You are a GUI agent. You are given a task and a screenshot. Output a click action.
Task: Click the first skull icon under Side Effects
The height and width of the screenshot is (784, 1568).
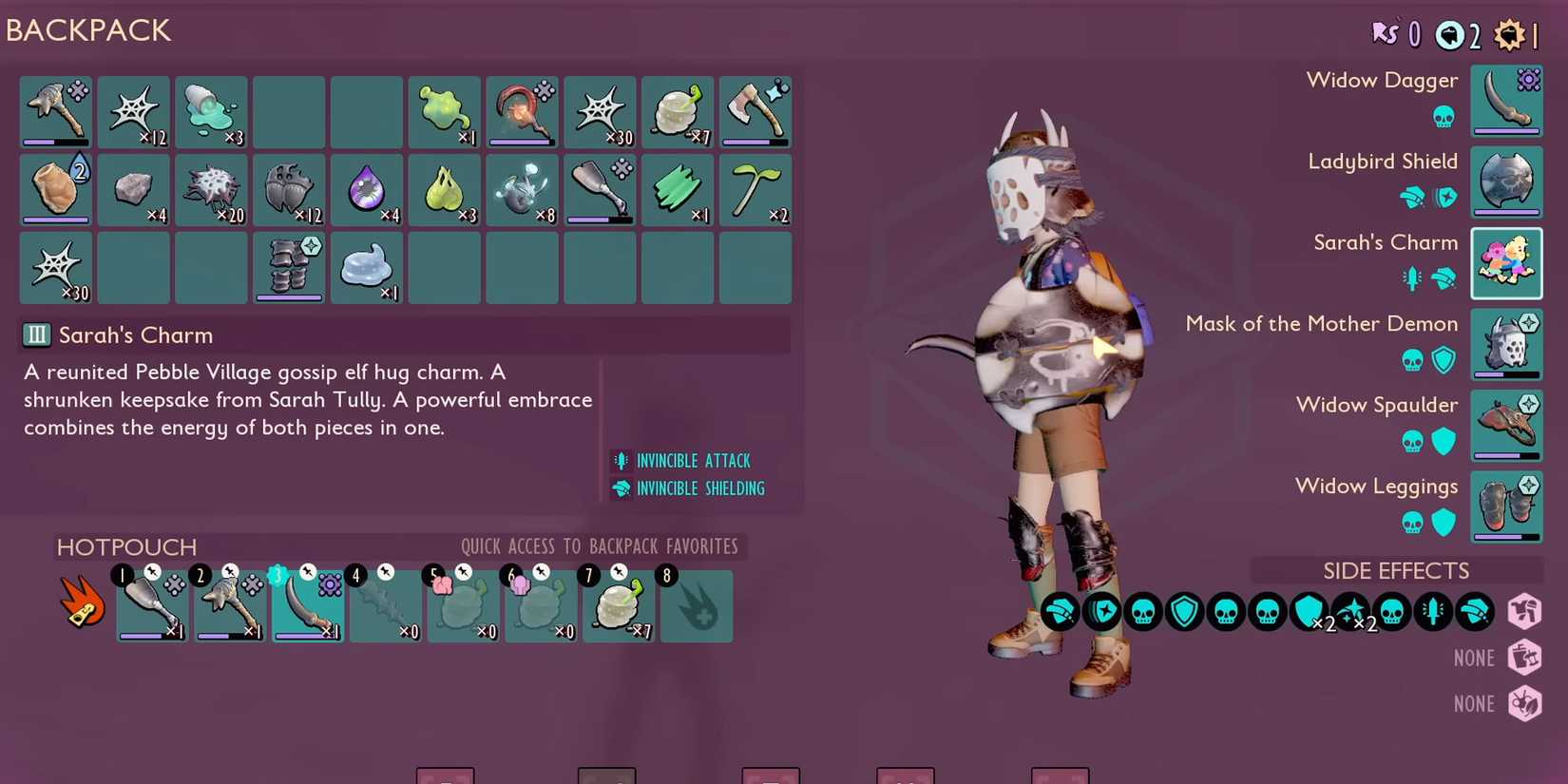tap(1143, 612)
